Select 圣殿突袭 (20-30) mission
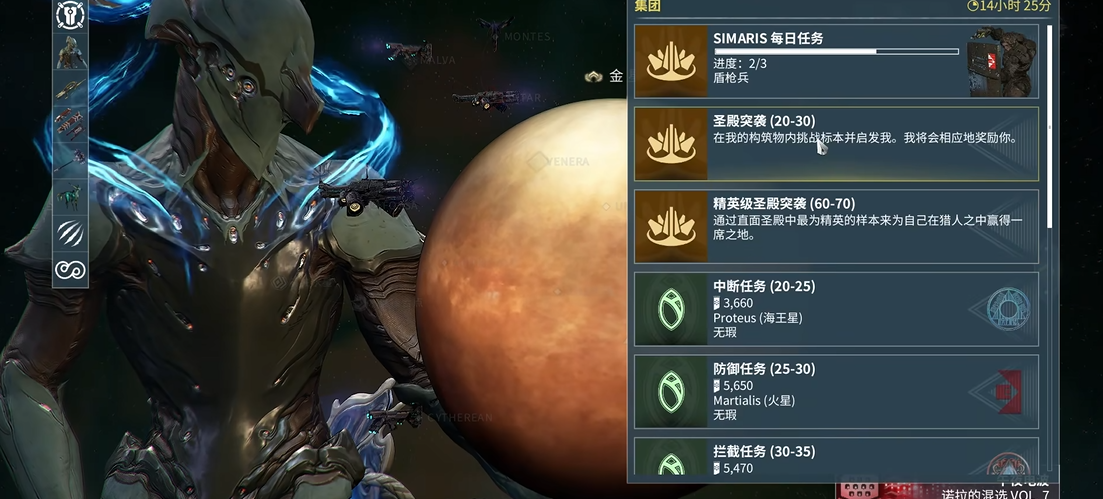The image size is (1103, 499). [836, 144]
